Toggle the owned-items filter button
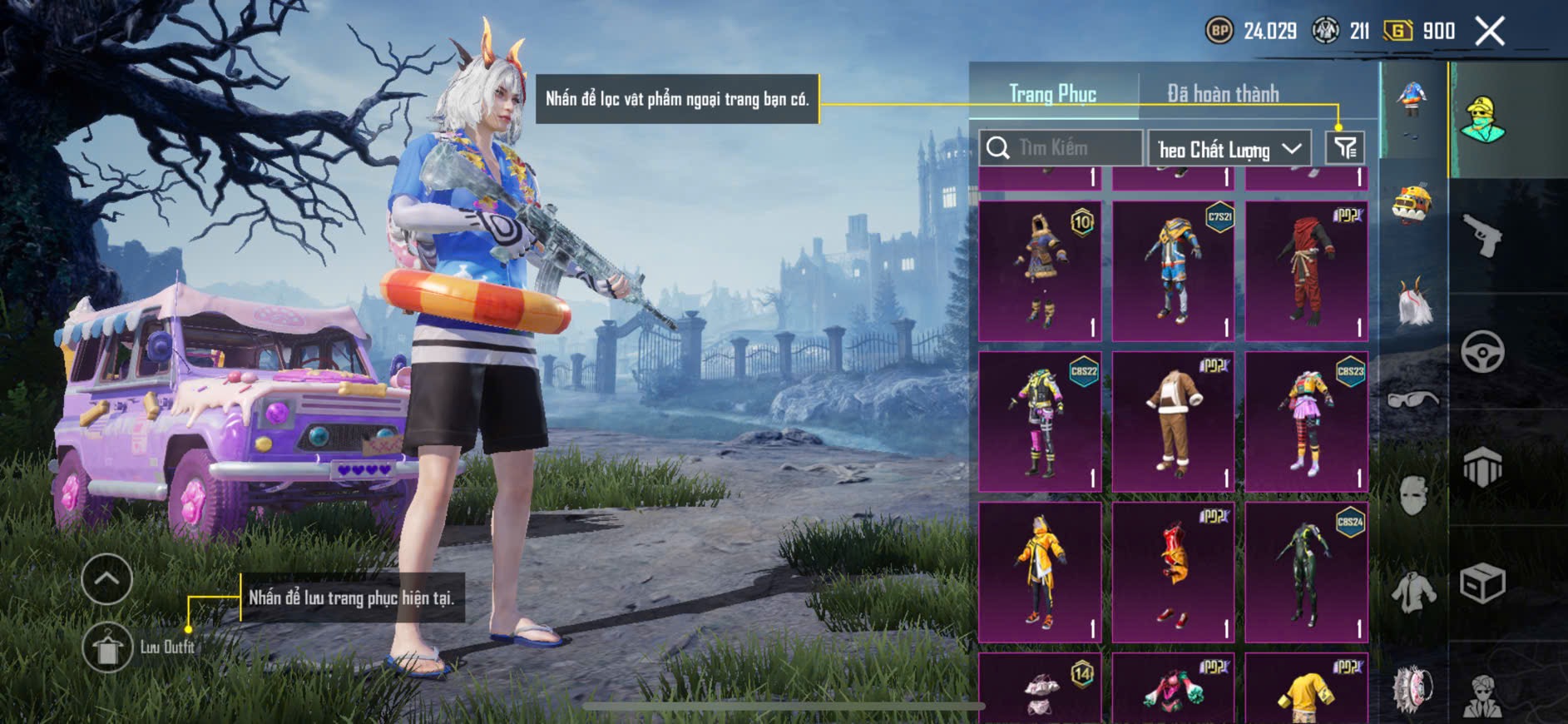1568x724 pixels. (1344, 148)
